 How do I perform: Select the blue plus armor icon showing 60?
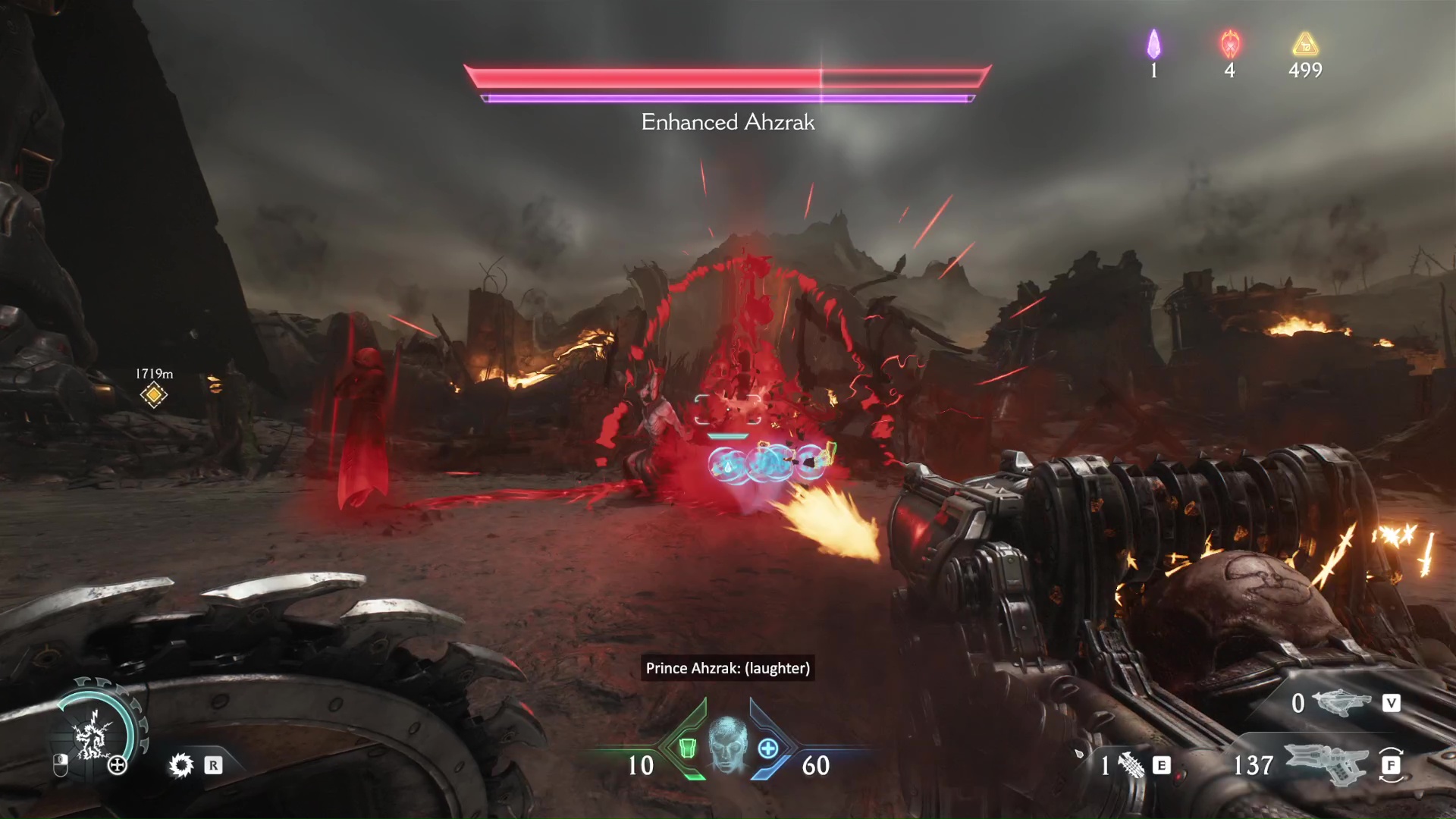pos(769,747)
